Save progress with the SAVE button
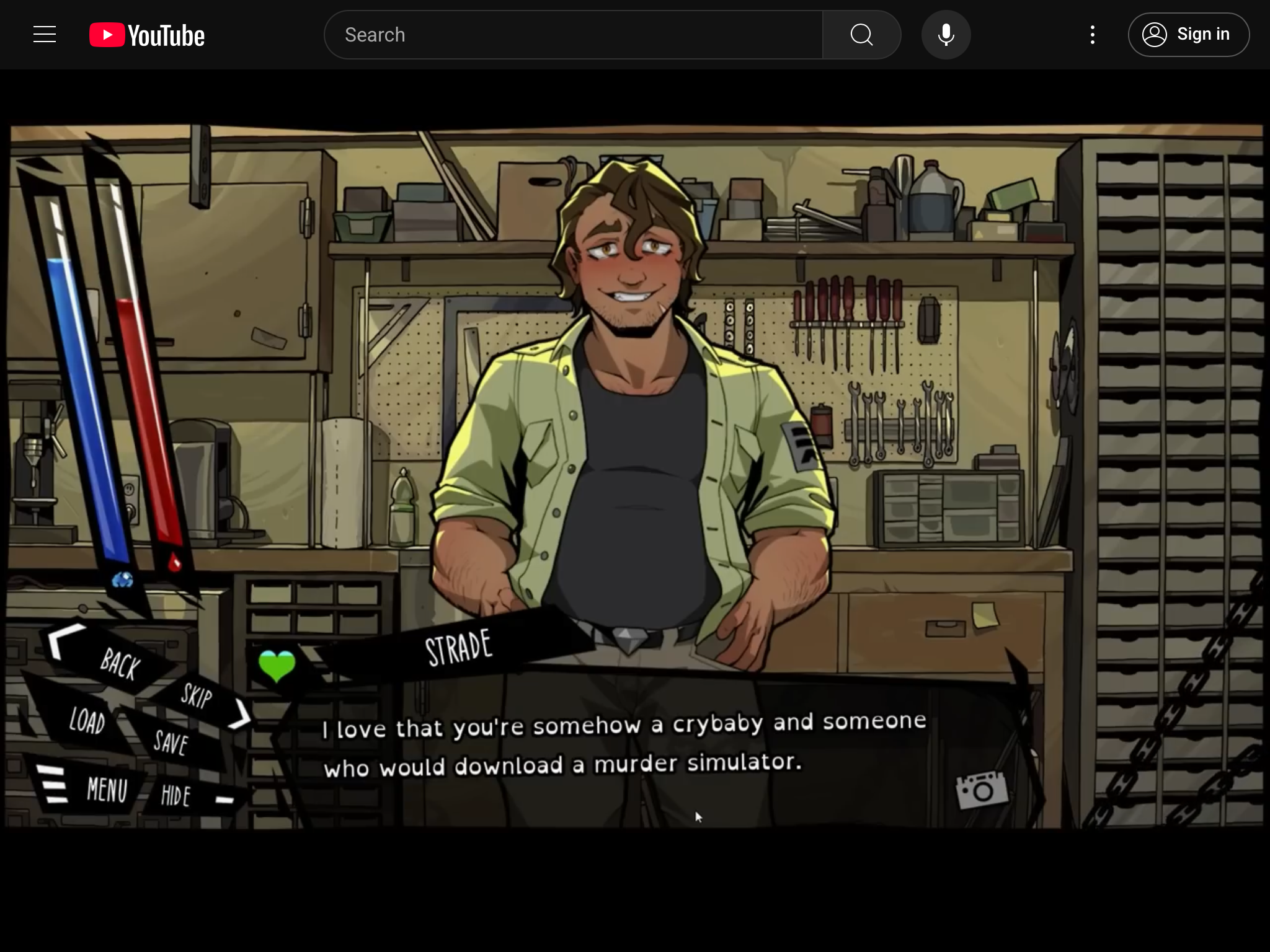The height and width of the screenshot is (952, 1270). tap(171, 742)
